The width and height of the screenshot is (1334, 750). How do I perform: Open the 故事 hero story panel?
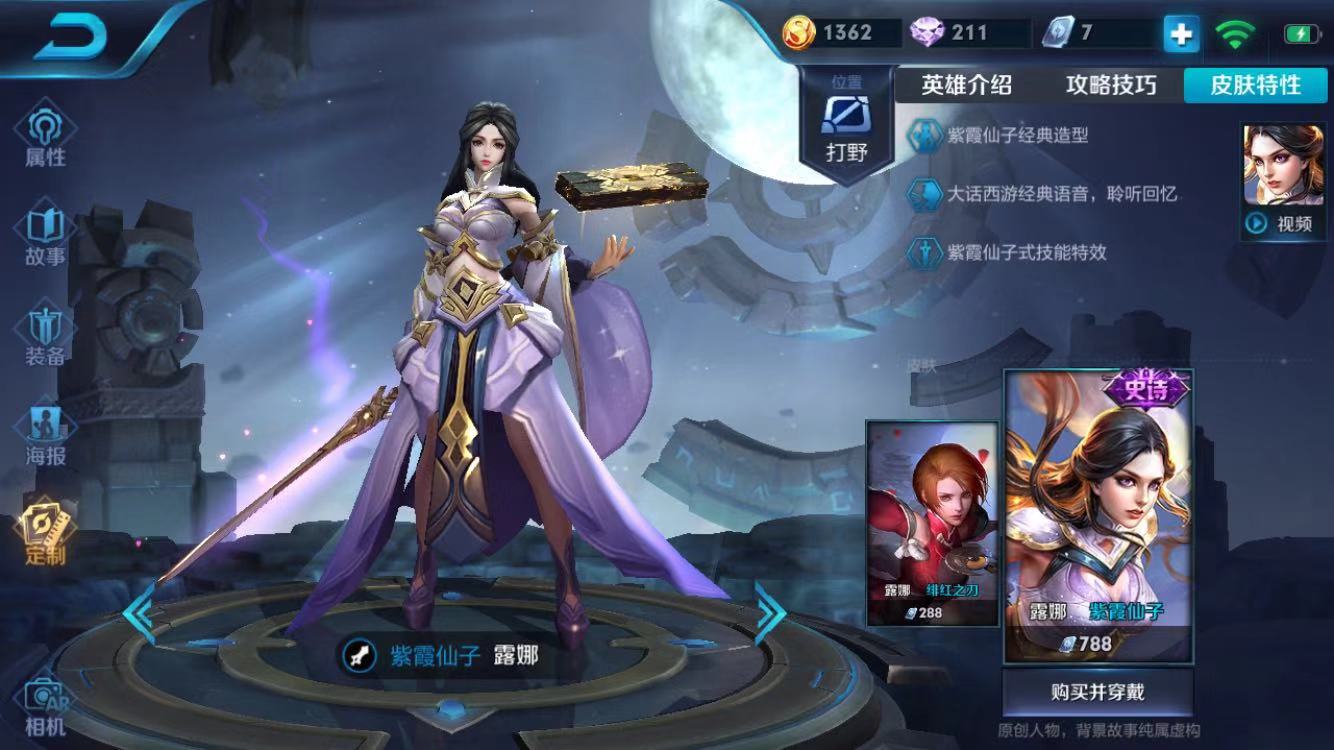47,230
